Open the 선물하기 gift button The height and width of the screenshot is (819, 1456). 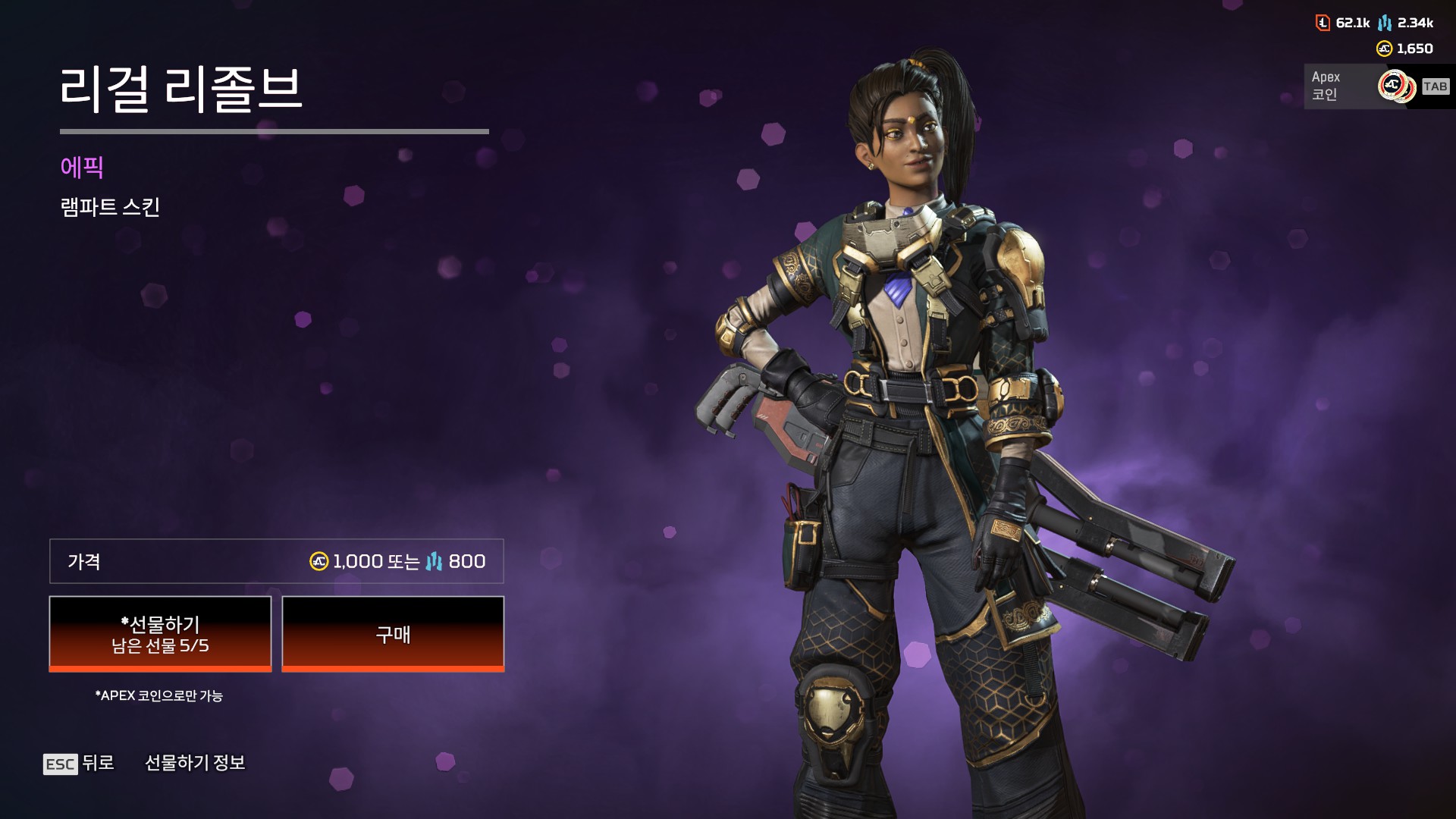160,634
